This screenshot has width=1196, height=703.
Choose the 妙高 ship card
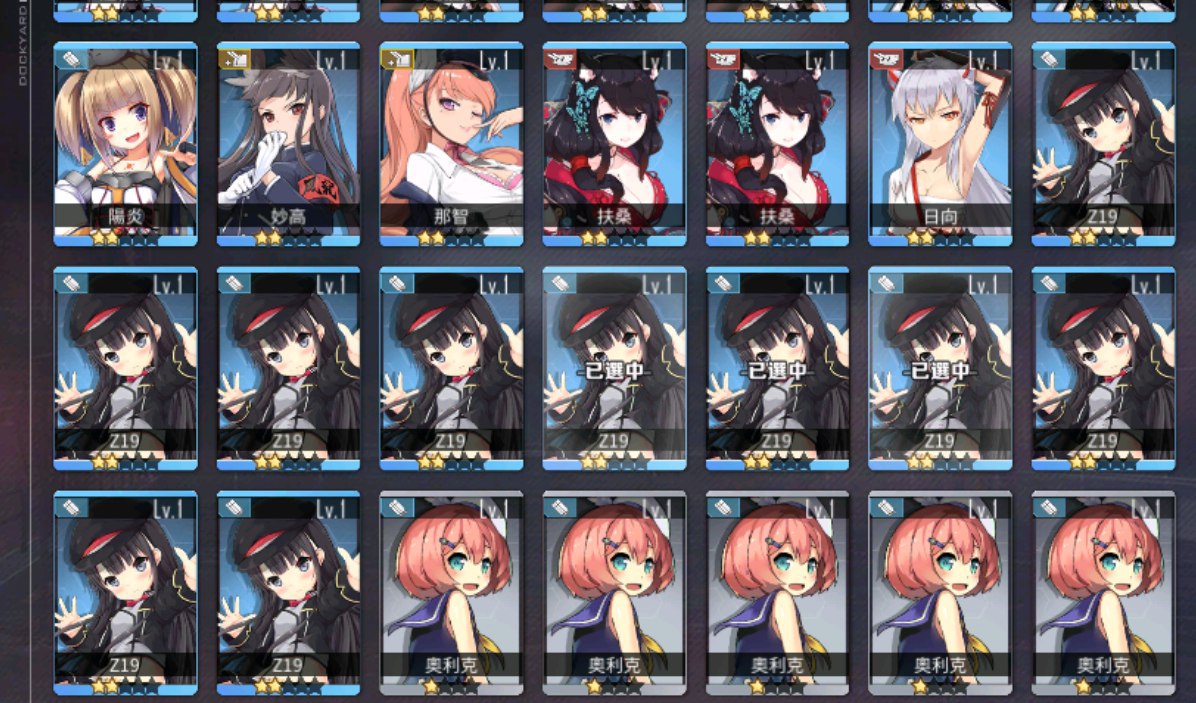288,143
